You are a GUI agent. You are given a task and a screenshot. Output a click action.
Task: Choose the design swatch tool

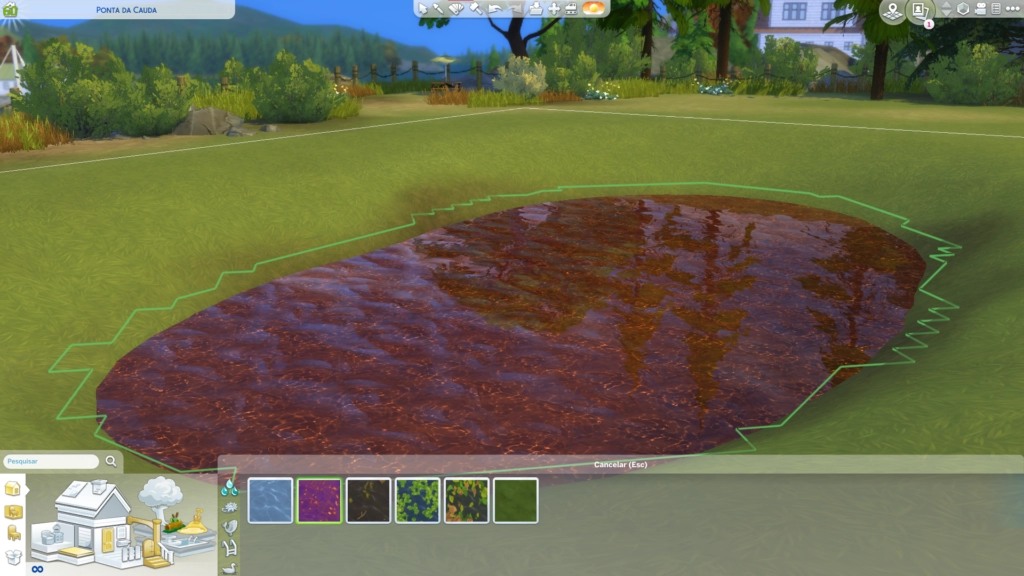click(457, 8)
